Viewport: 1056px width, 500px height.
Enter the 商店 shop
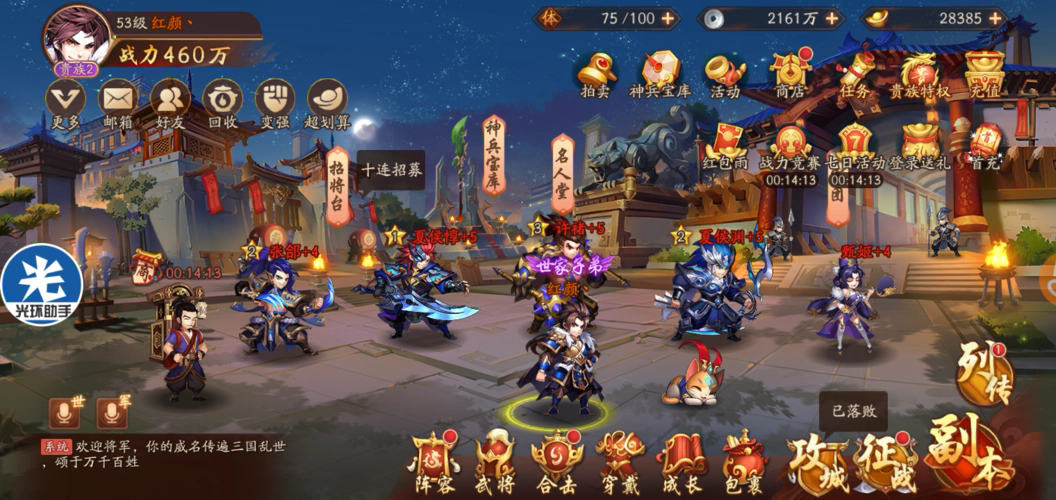790,73
